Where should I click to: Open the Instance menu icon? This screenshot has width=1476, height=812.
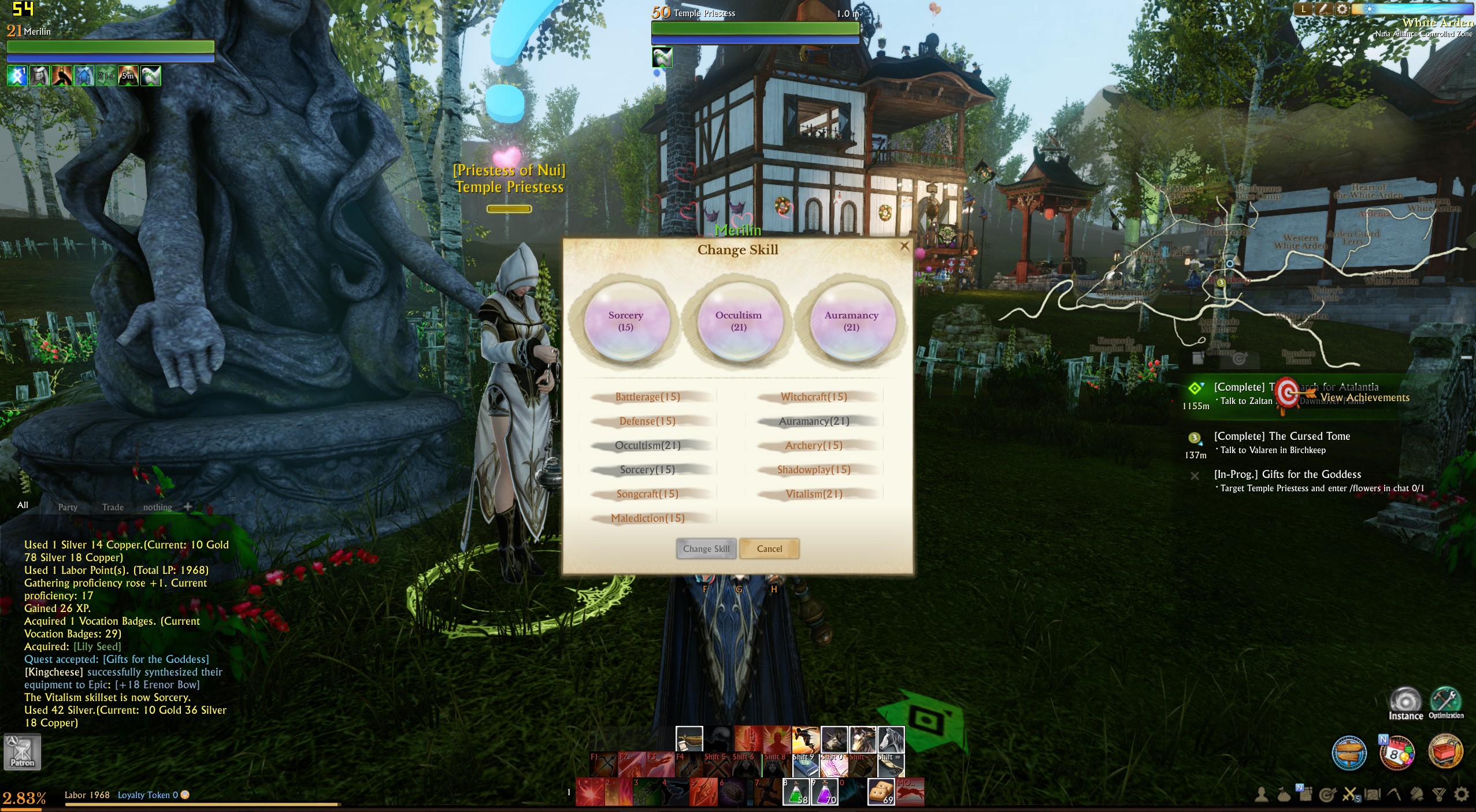point(1405,702)
